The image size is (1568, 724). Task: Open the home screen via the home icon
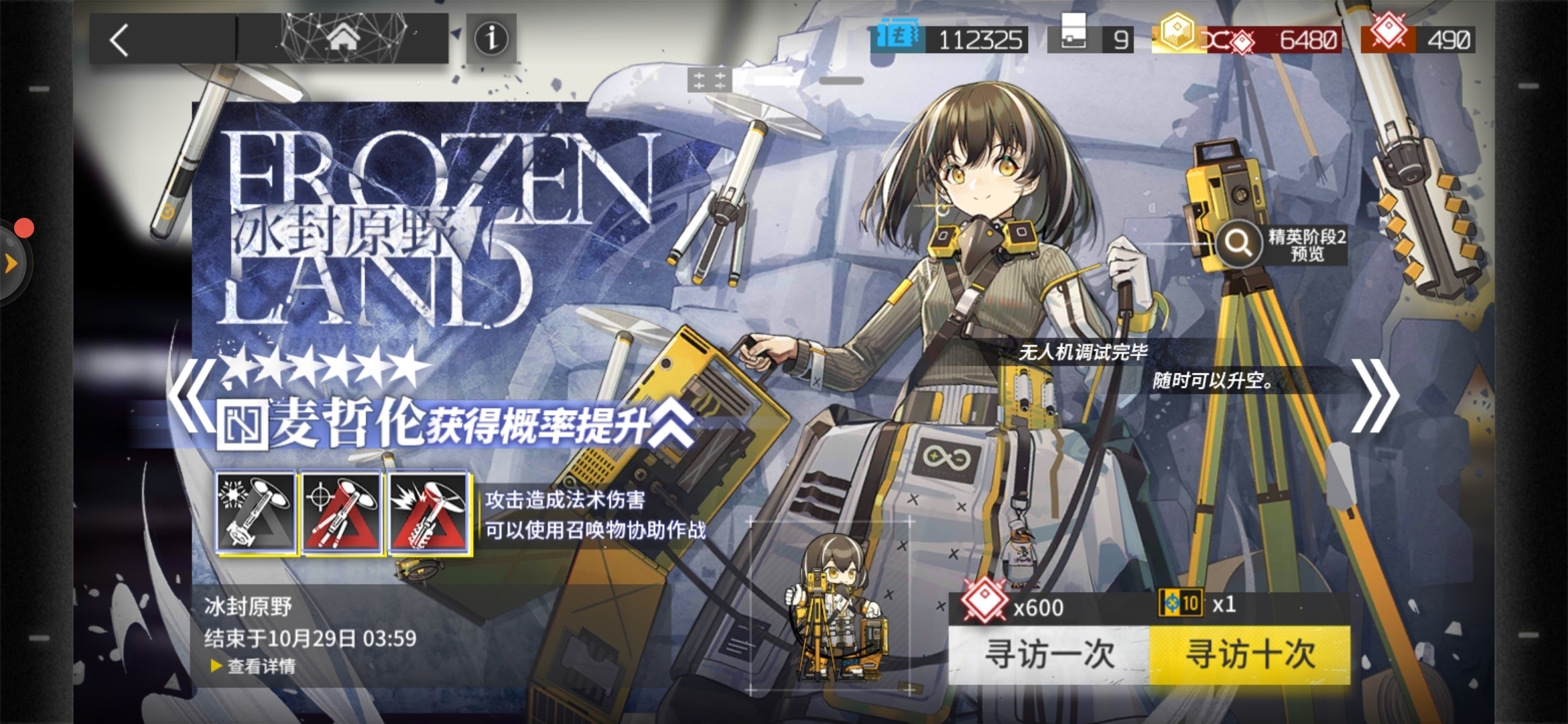(343, 39)
